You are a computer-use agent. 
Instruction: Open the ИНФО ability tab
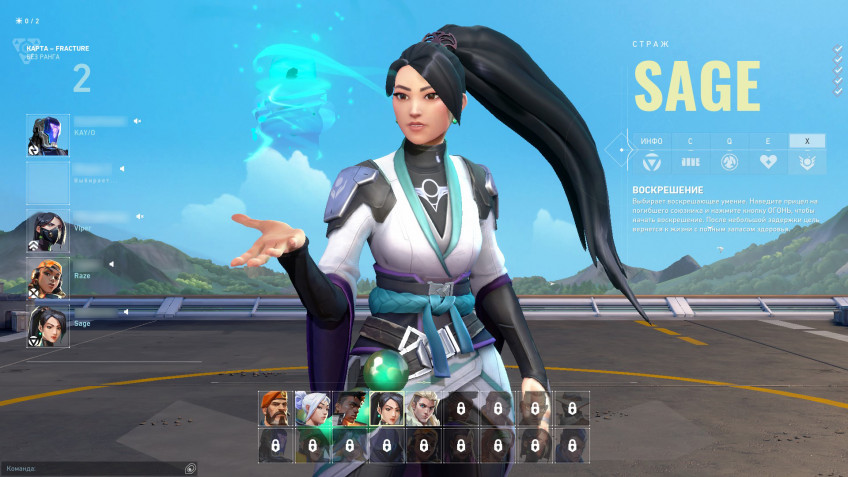(650, 141)
